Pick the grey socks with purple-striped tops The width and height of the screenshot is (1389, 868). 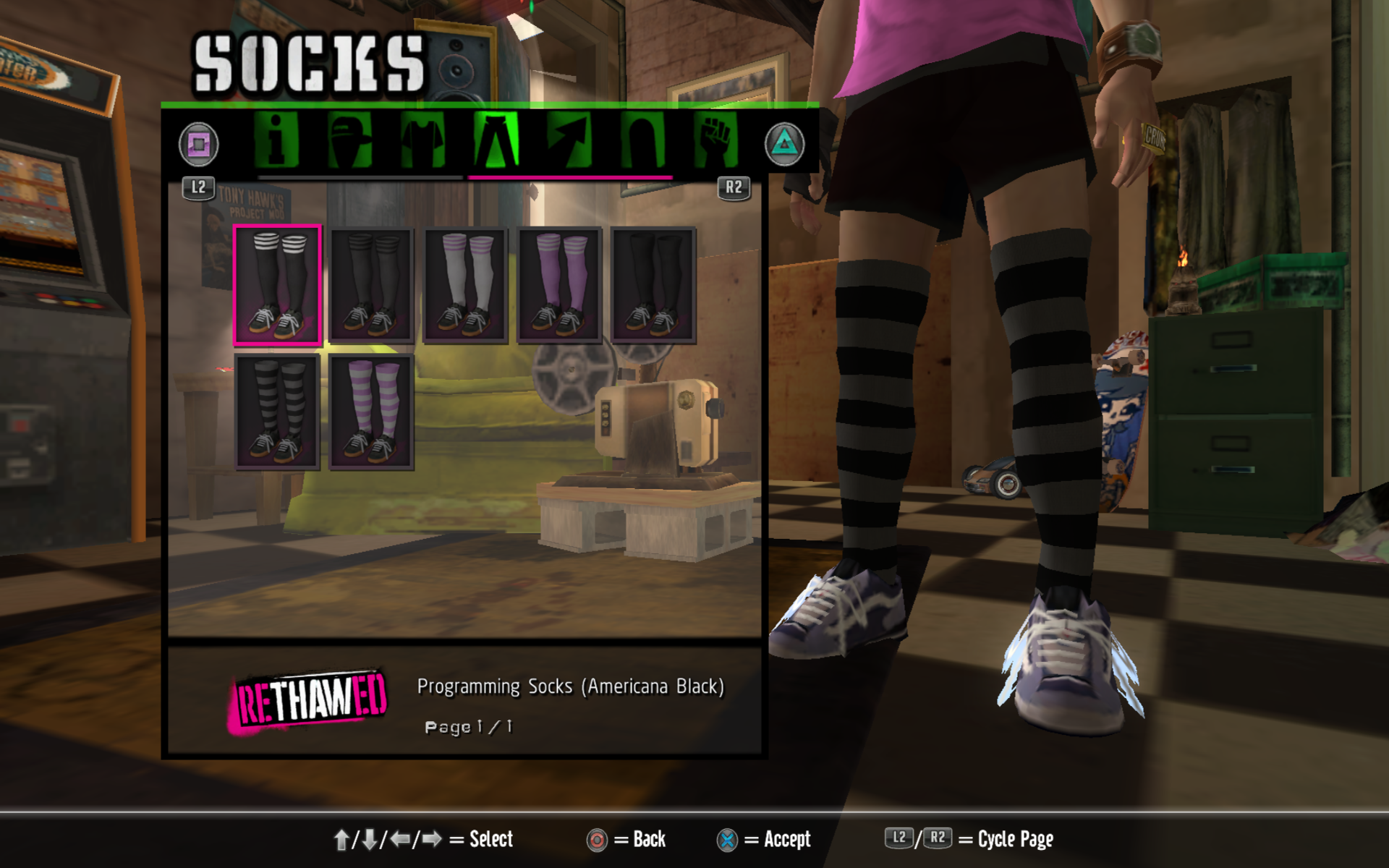pos(465,285)
